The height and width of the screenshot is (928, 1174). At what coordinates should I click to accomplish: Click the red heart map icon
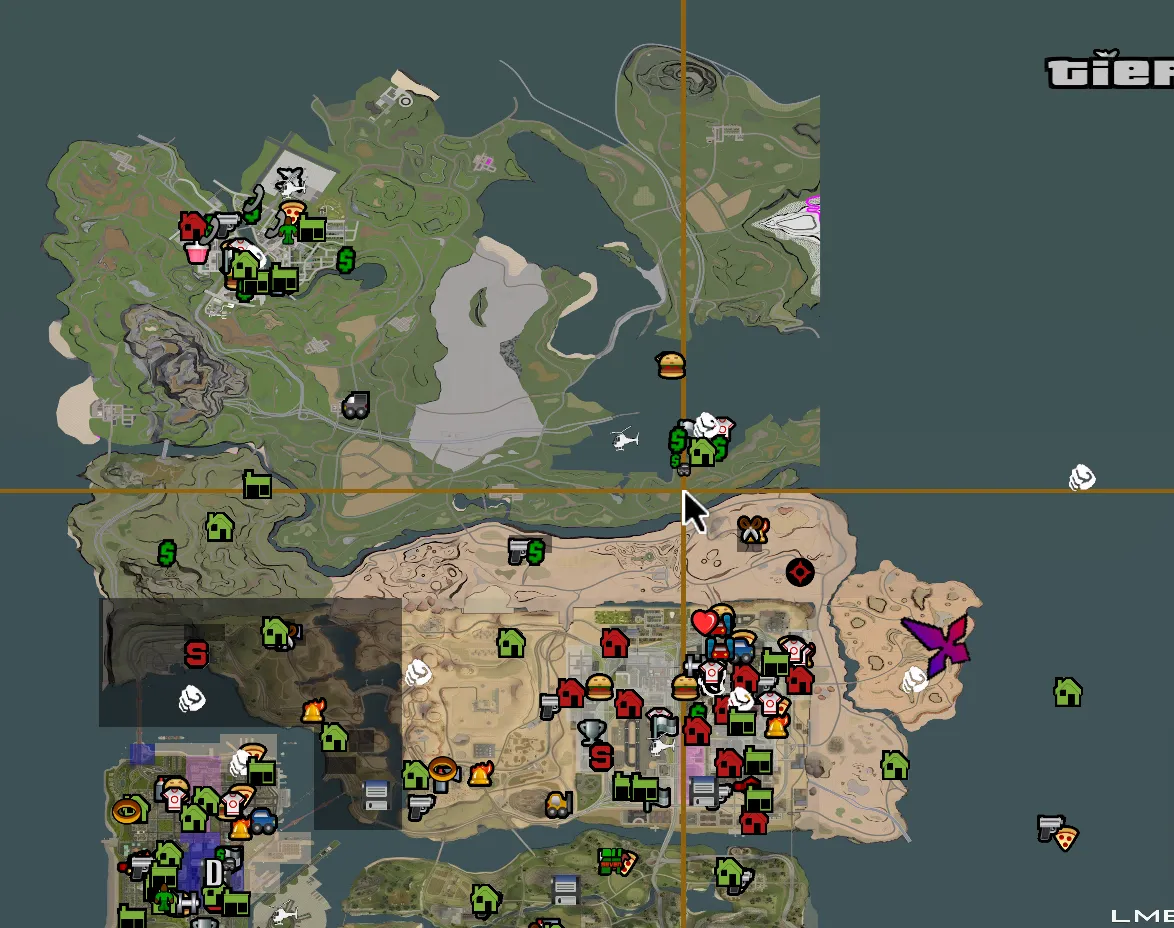[705, 623]
